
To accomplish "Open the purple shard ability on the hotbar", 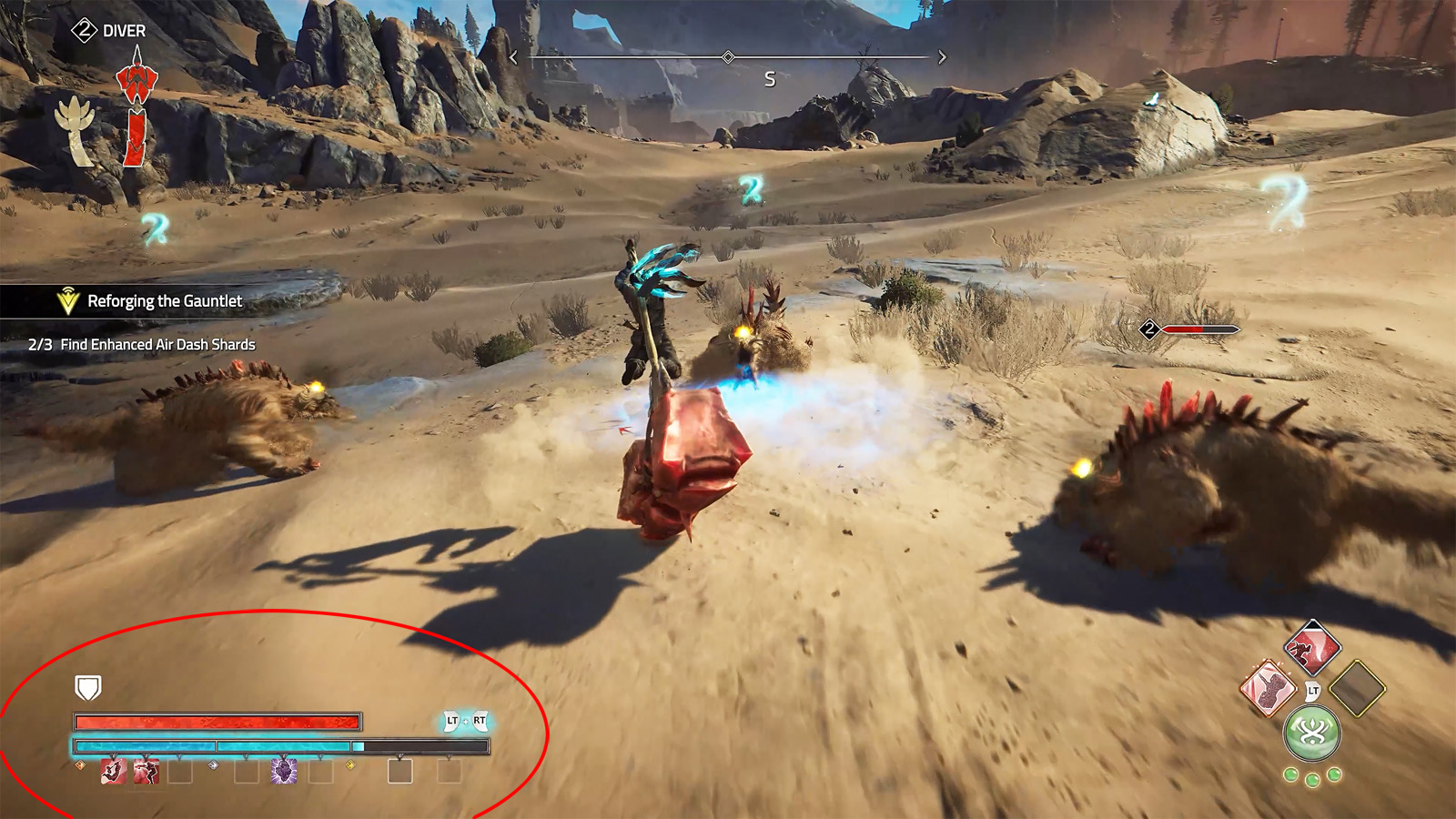I will point(284,772).
